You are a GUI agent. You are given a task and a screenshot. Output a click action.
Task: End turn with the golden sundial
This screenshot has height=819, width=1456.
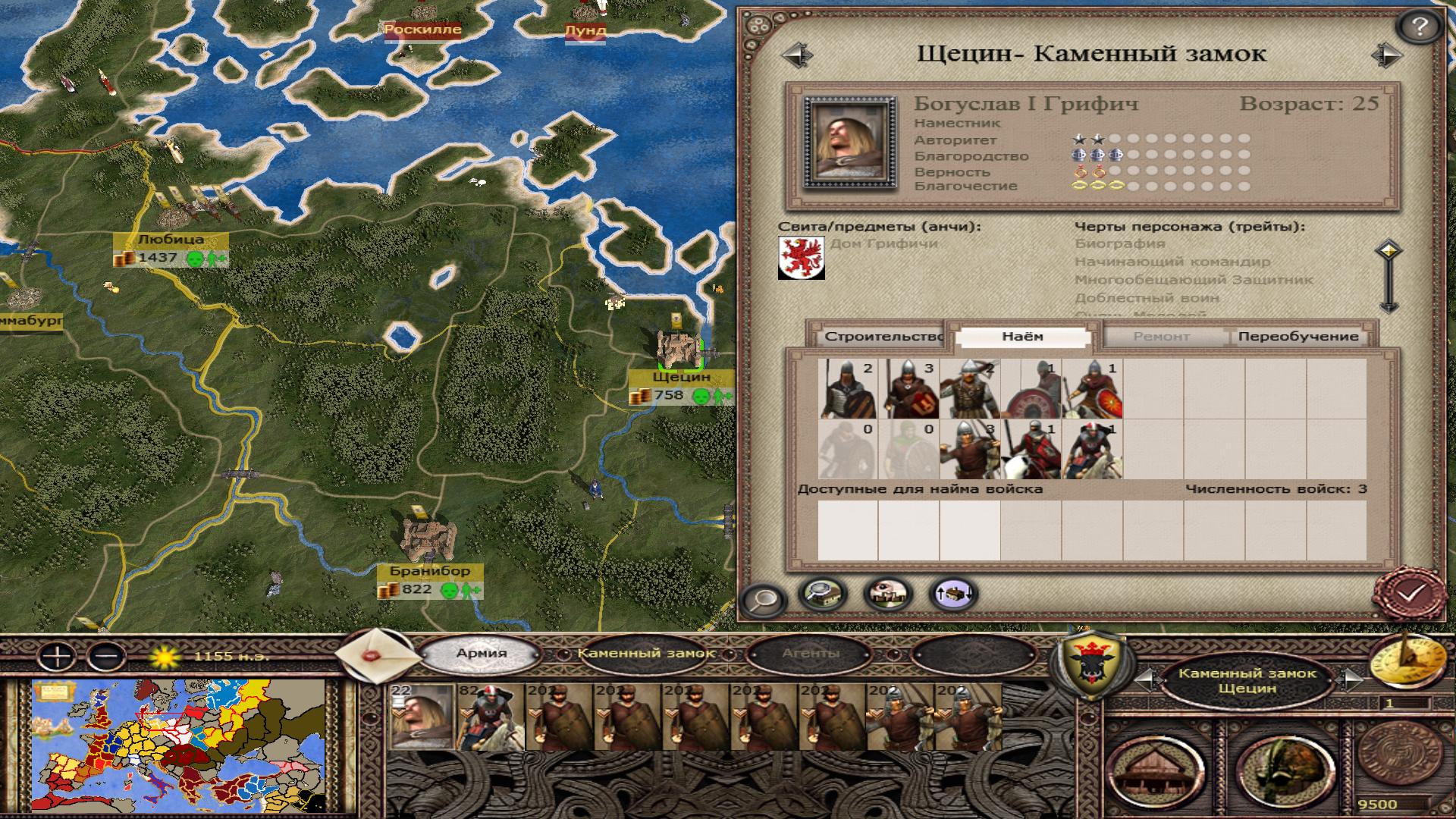pos(1409,661)
